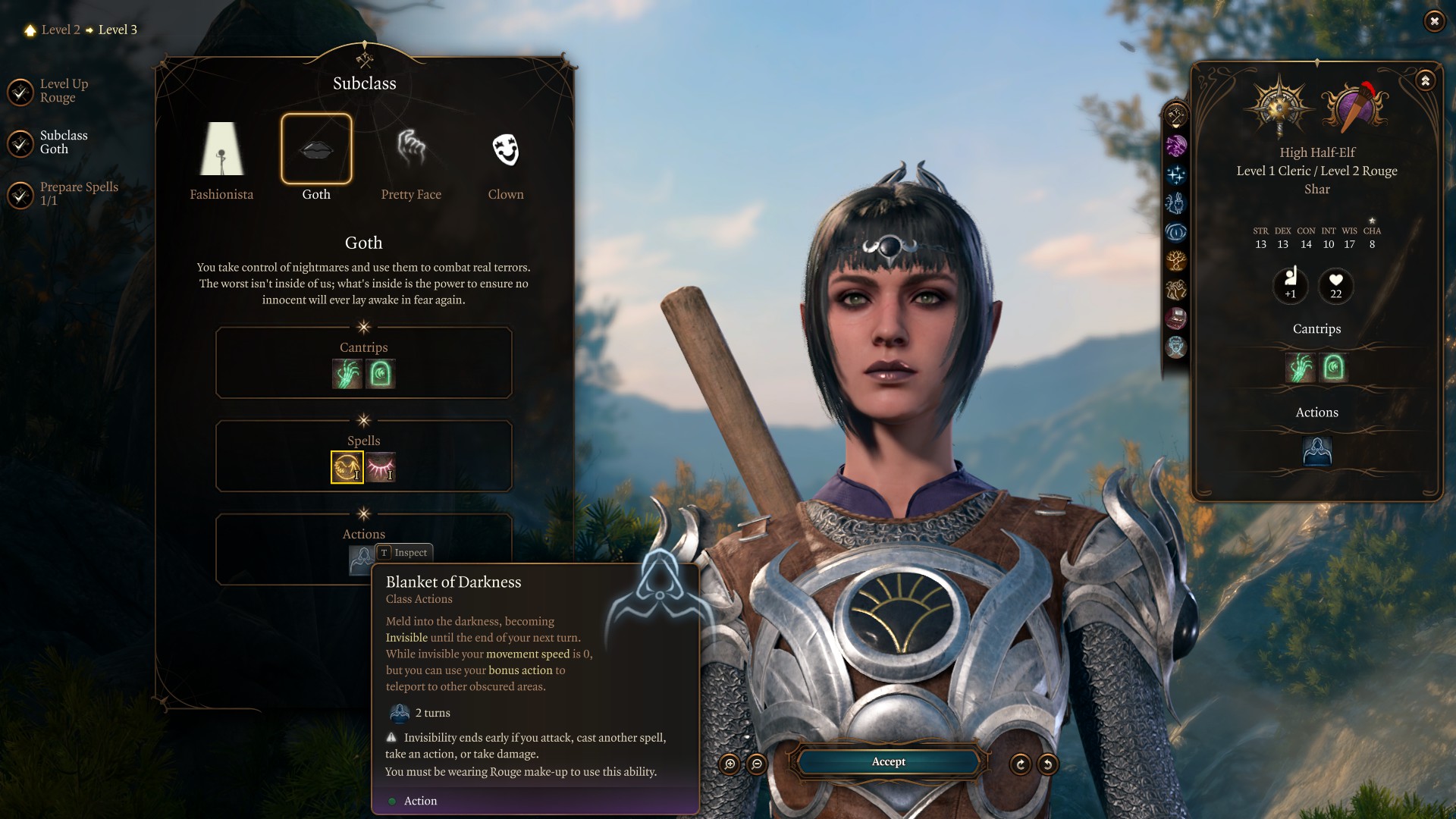Close the level up screen

(x=1434, y=21)
